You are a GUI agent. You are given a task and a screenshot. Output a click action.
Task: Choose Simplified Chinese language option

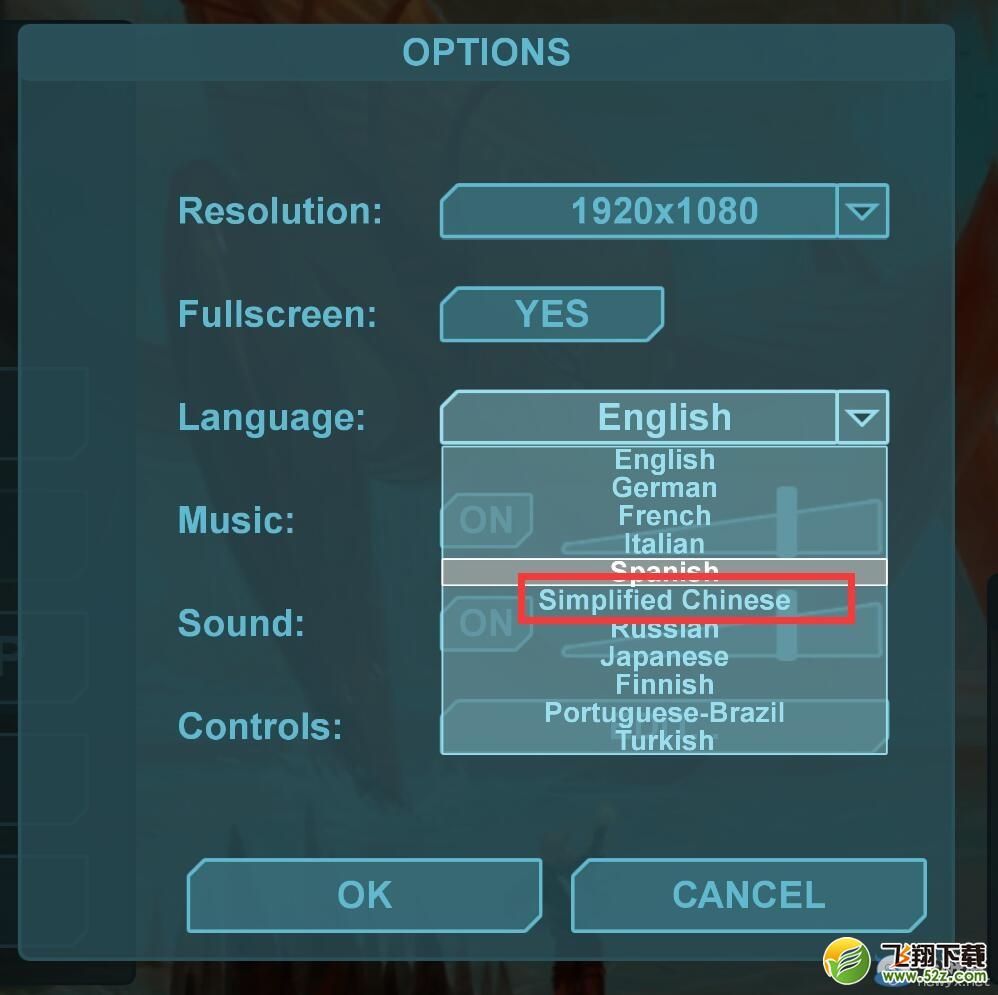(x=664, y=600)
